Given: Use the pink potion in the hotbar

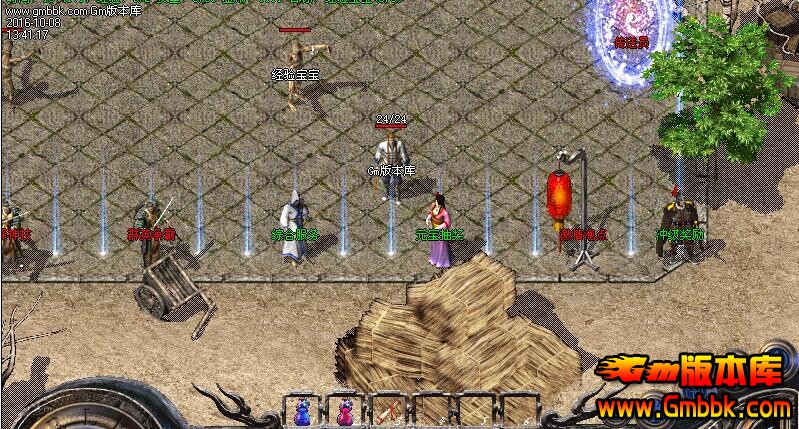Looking at the screenshot, I should [x=345, y=411].
